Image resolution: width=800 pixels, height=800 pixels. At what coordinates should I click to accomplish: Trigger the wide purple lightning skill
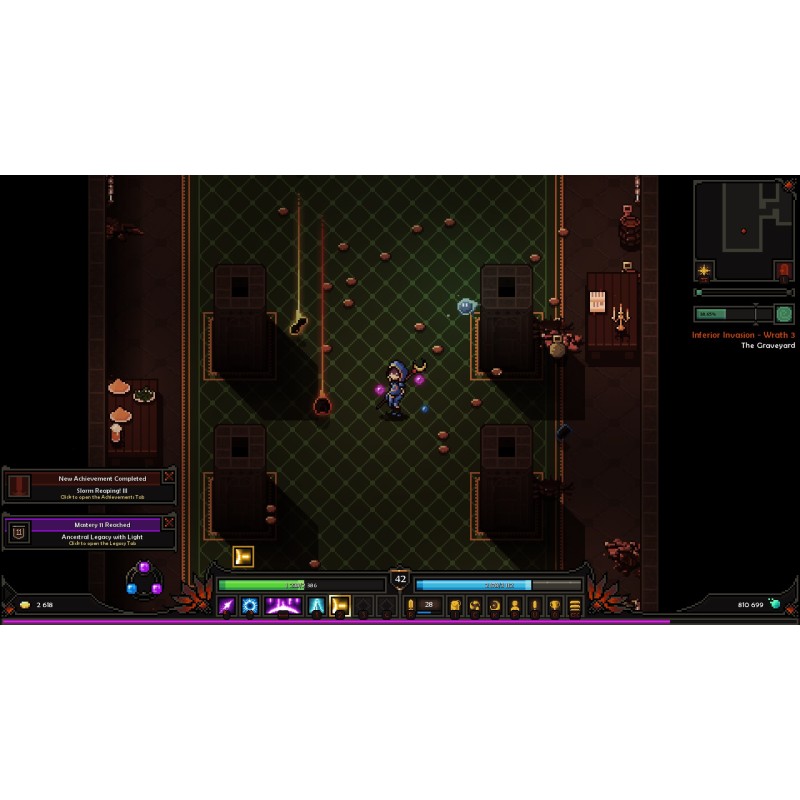(283, 605)
